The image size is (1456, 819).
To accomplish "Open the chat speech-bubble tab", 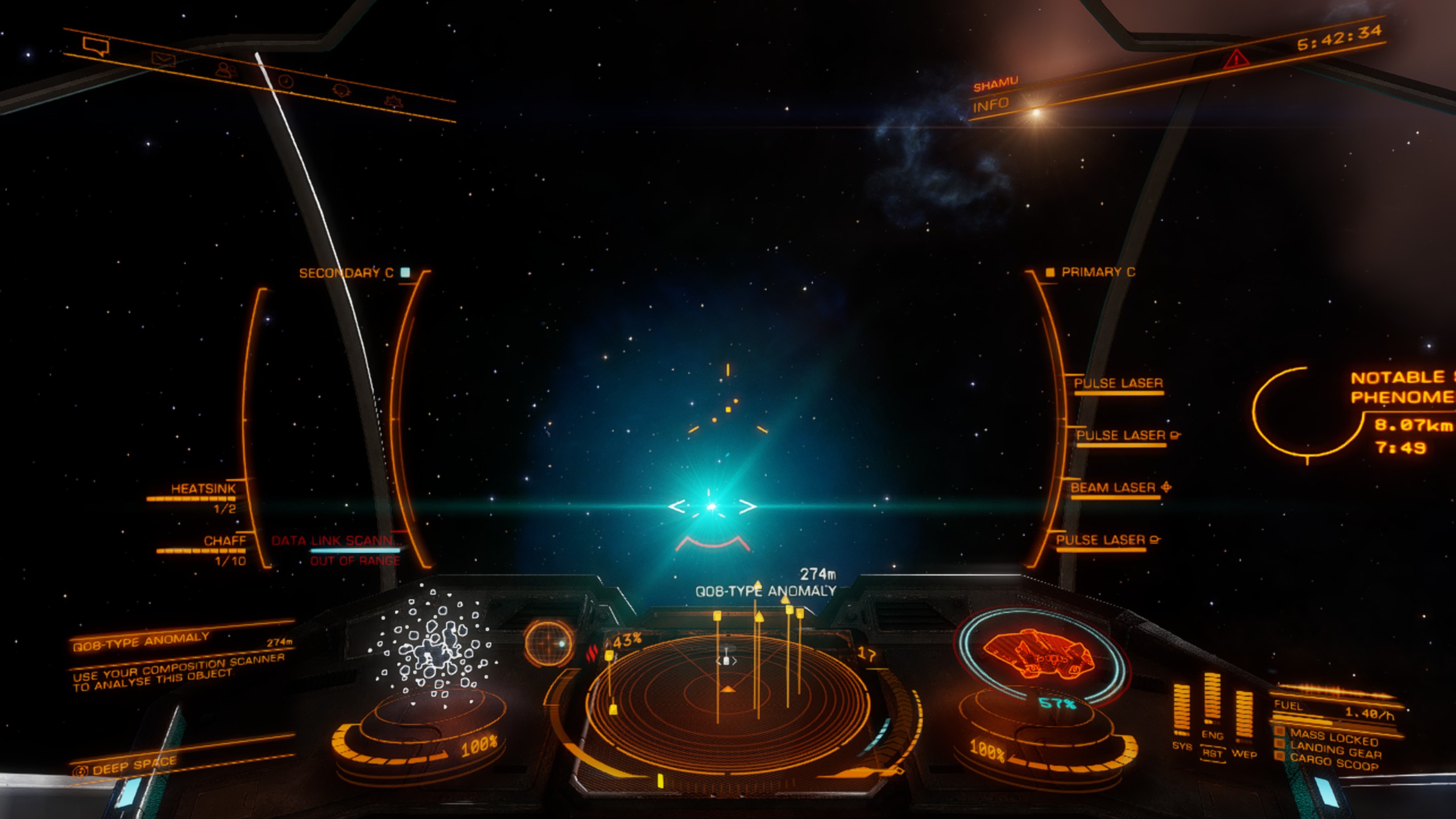I will point(95,45).
